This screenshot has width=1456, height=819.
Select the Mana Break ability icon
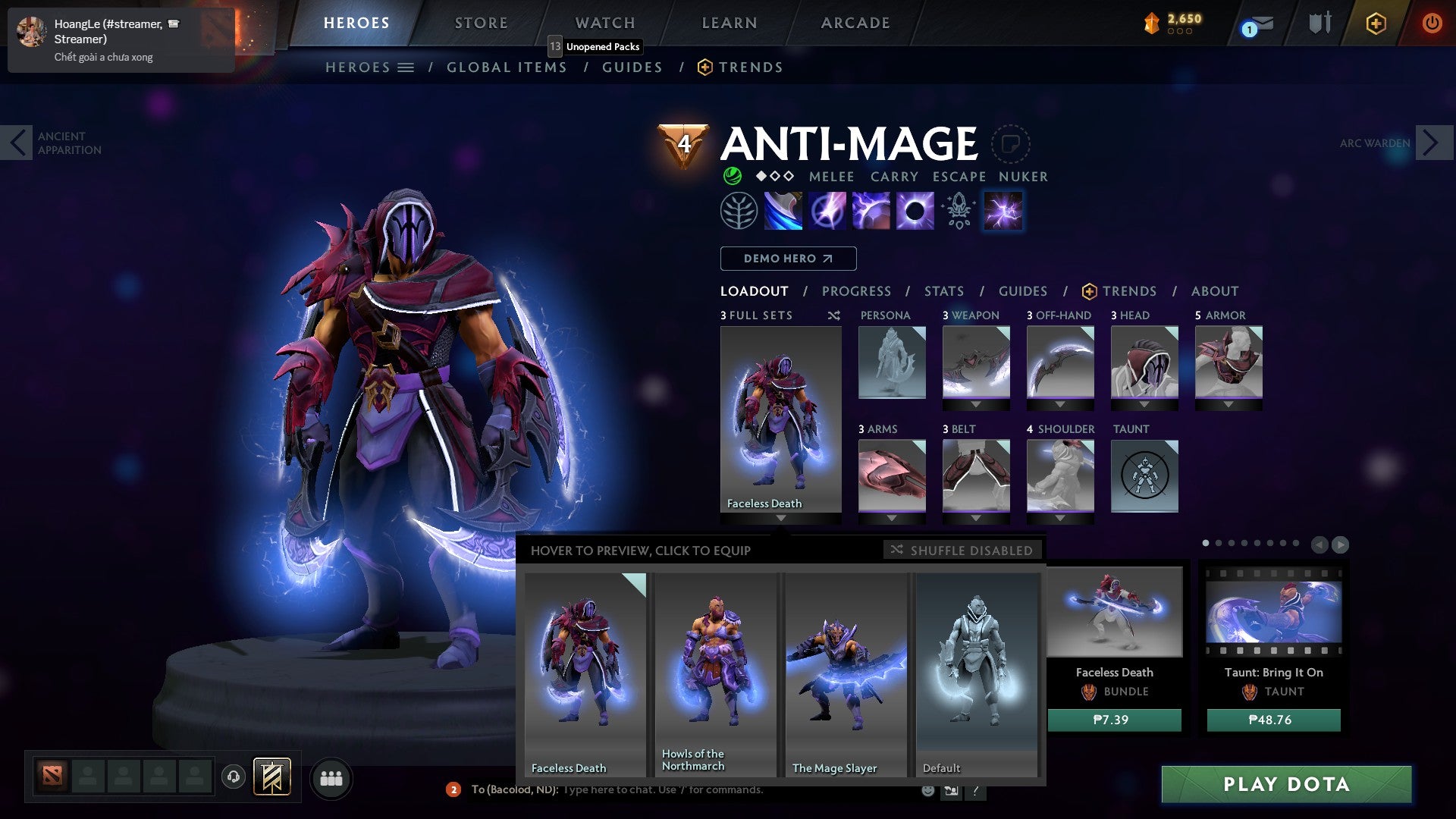(x=783, y=210)
